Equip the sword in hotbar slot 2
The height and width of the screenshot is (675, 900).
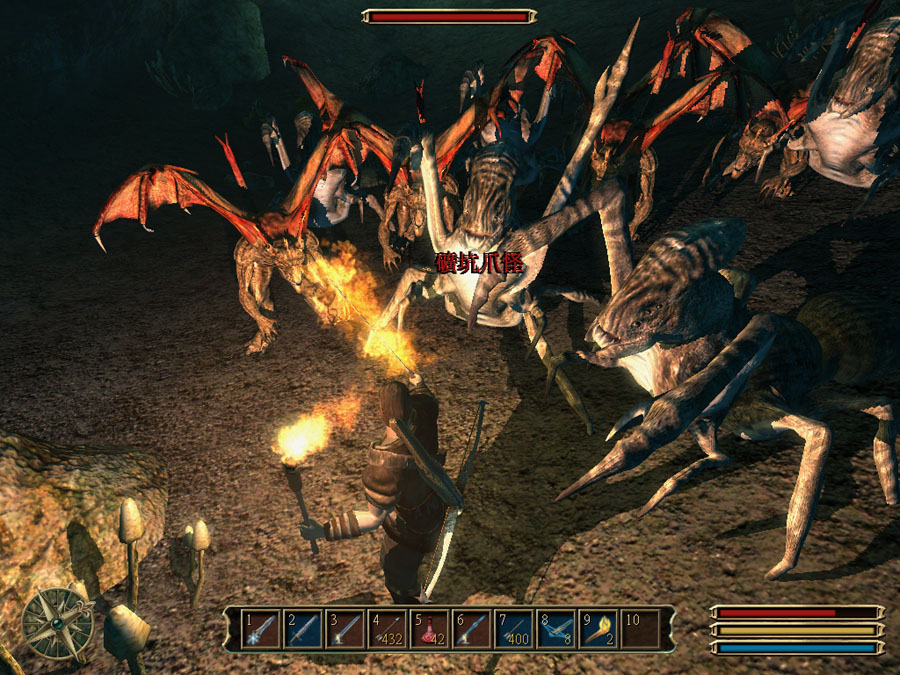[x=303, y=629]
